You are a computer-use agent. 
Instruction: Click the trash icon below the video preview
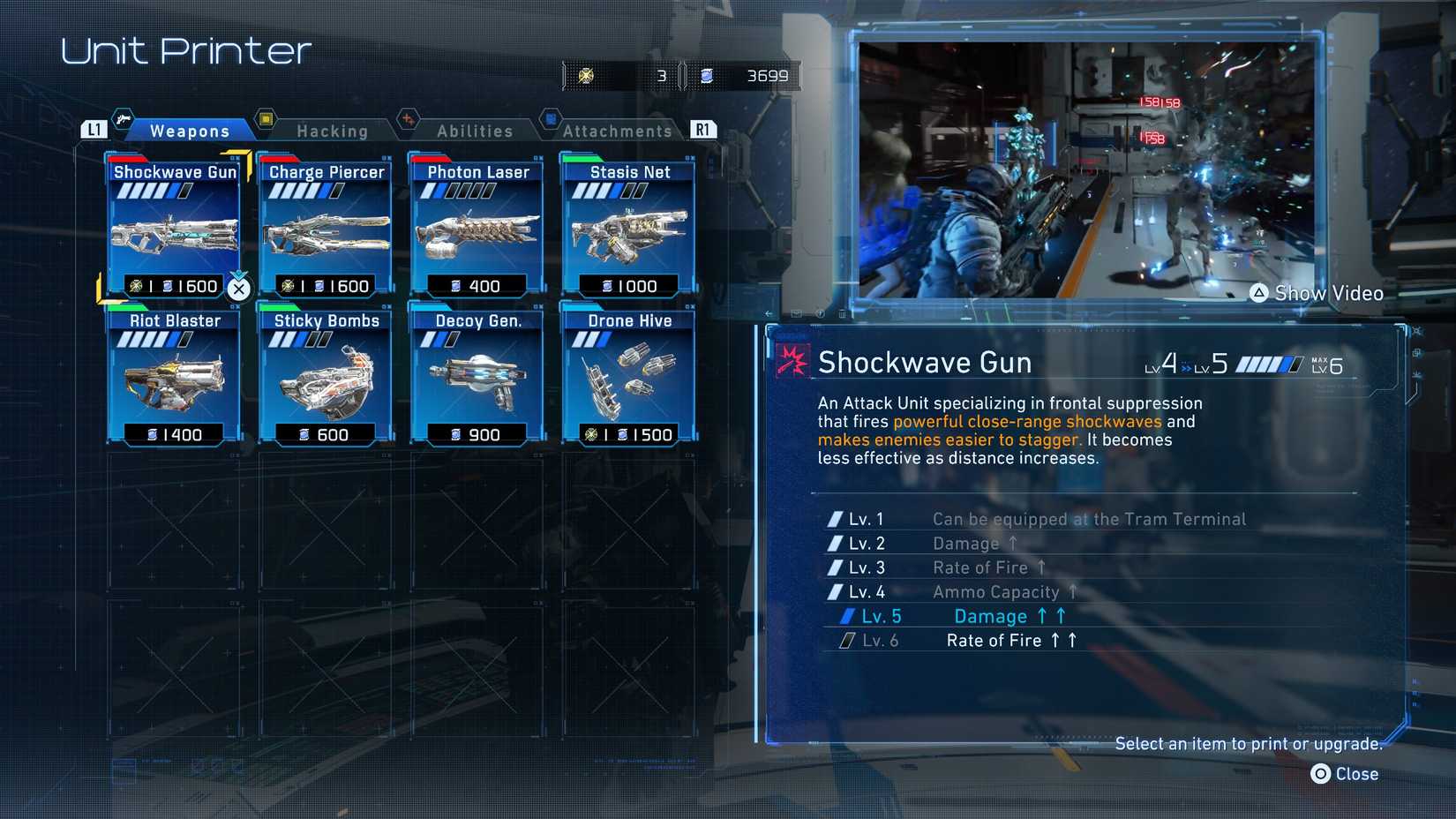(x=843, y=314)
